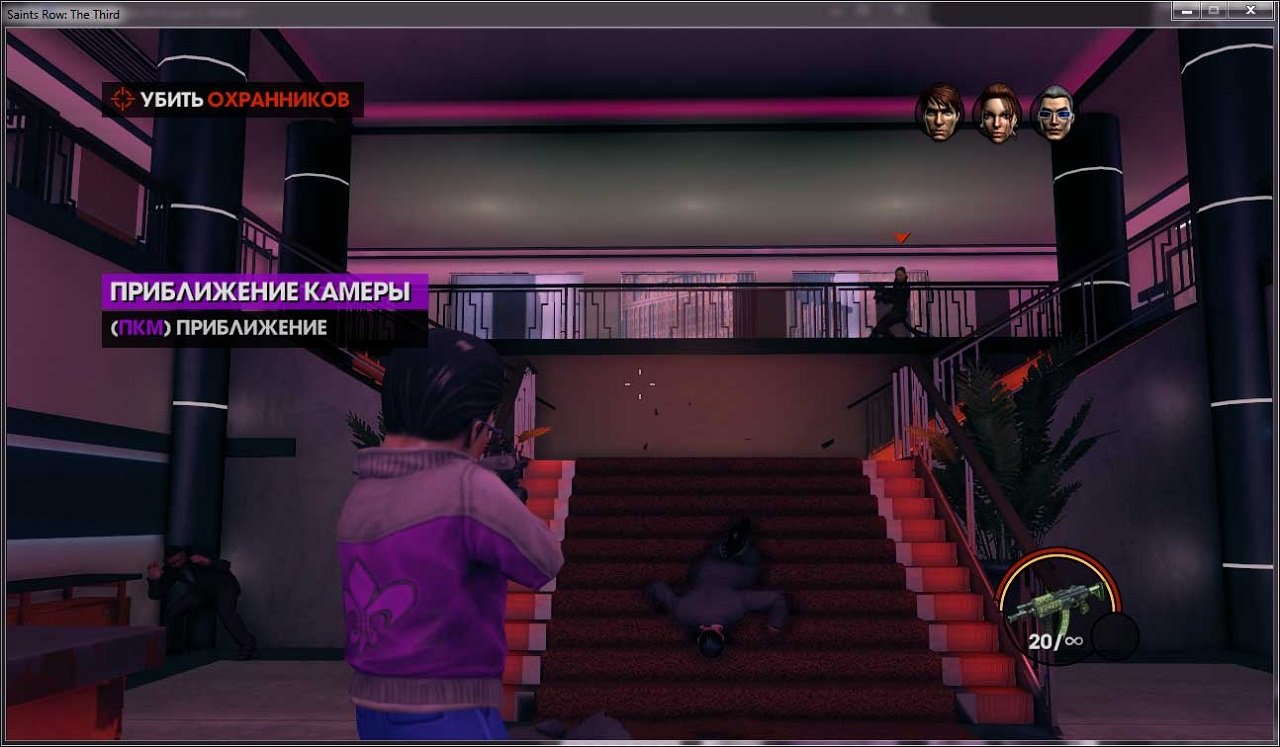Click the Saints Row: The Third title bar text
Viewport: 1280px width, 747px height.
[62, 14]
